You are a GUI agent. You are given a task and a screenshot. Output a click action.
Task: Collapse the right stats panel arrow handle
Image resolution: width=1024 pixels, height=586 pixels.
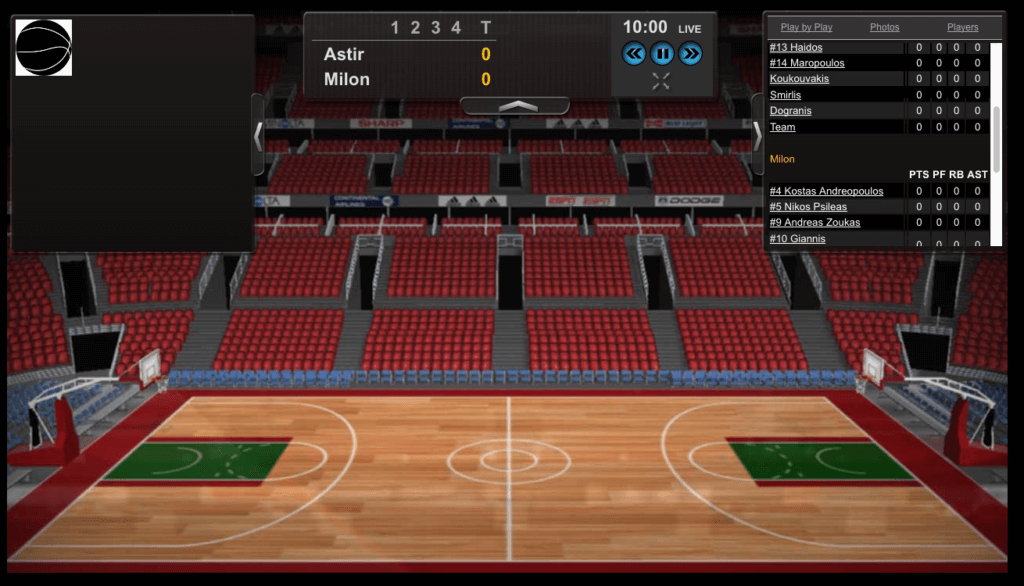point(757,135)
